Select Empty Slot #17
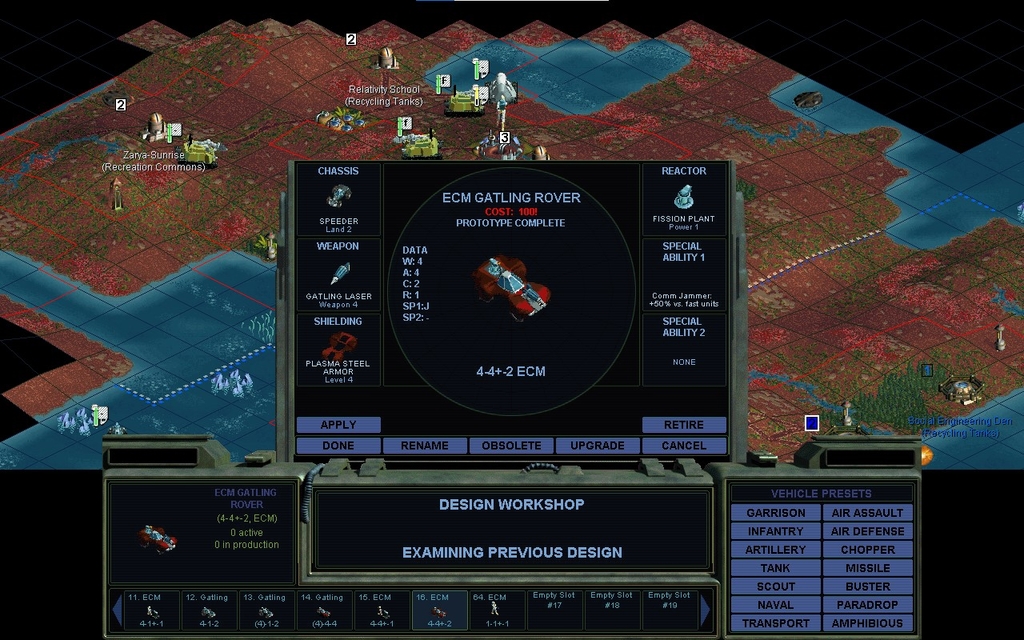The width and height of the screenshot is (1024, 640). [x=554, y=608]
